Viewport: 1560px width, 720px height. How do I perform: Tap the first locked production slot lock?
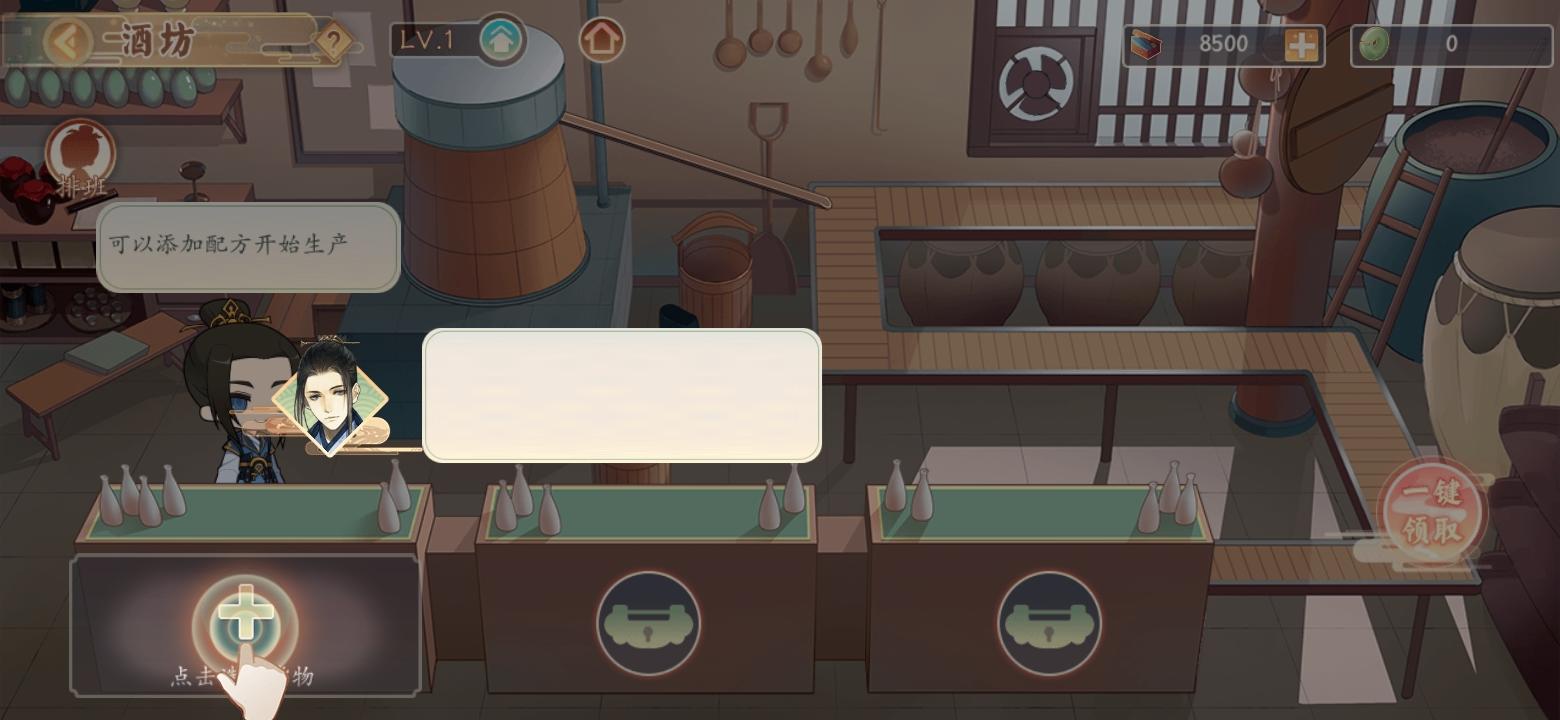click(x=648, y=620)
